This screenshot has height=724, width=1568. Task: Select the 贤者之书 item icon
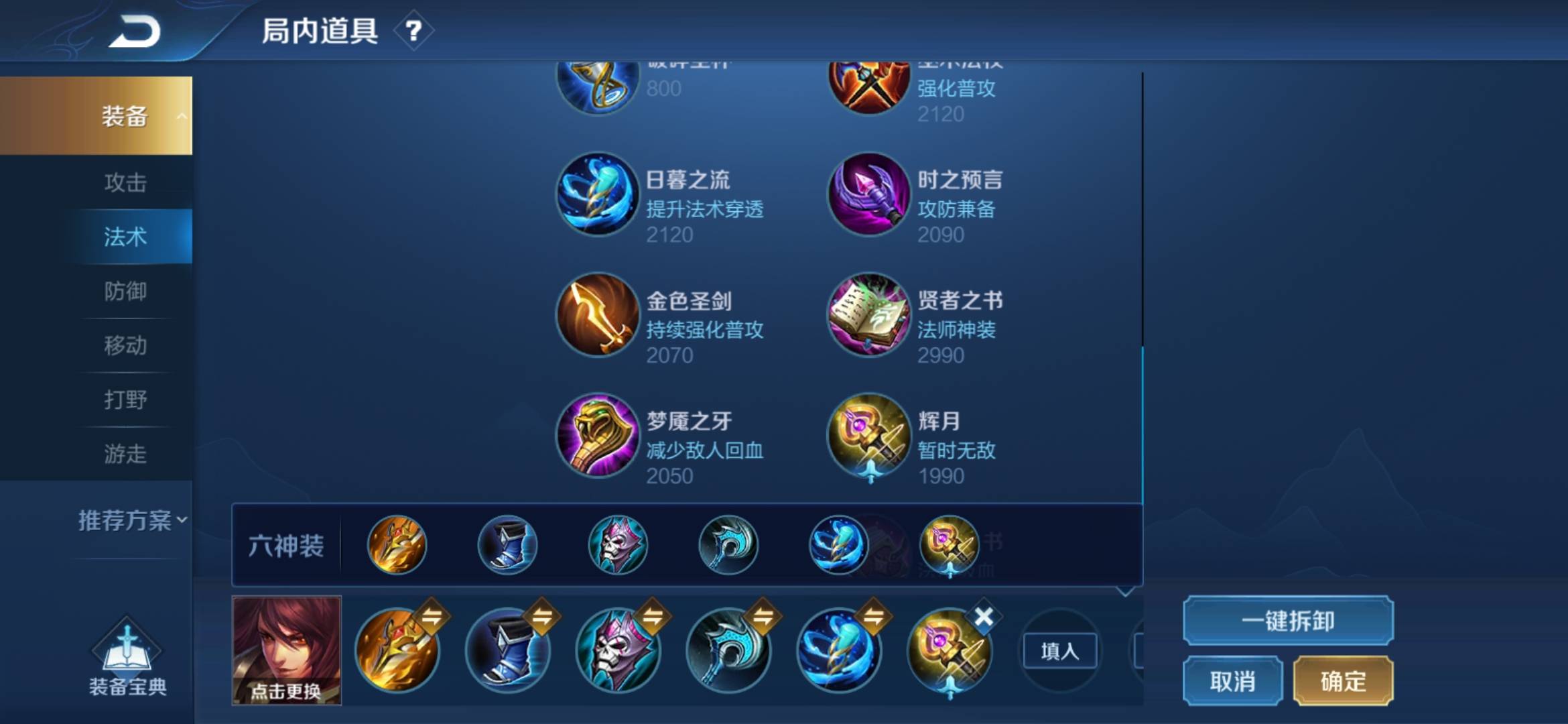tap(869, 315)
